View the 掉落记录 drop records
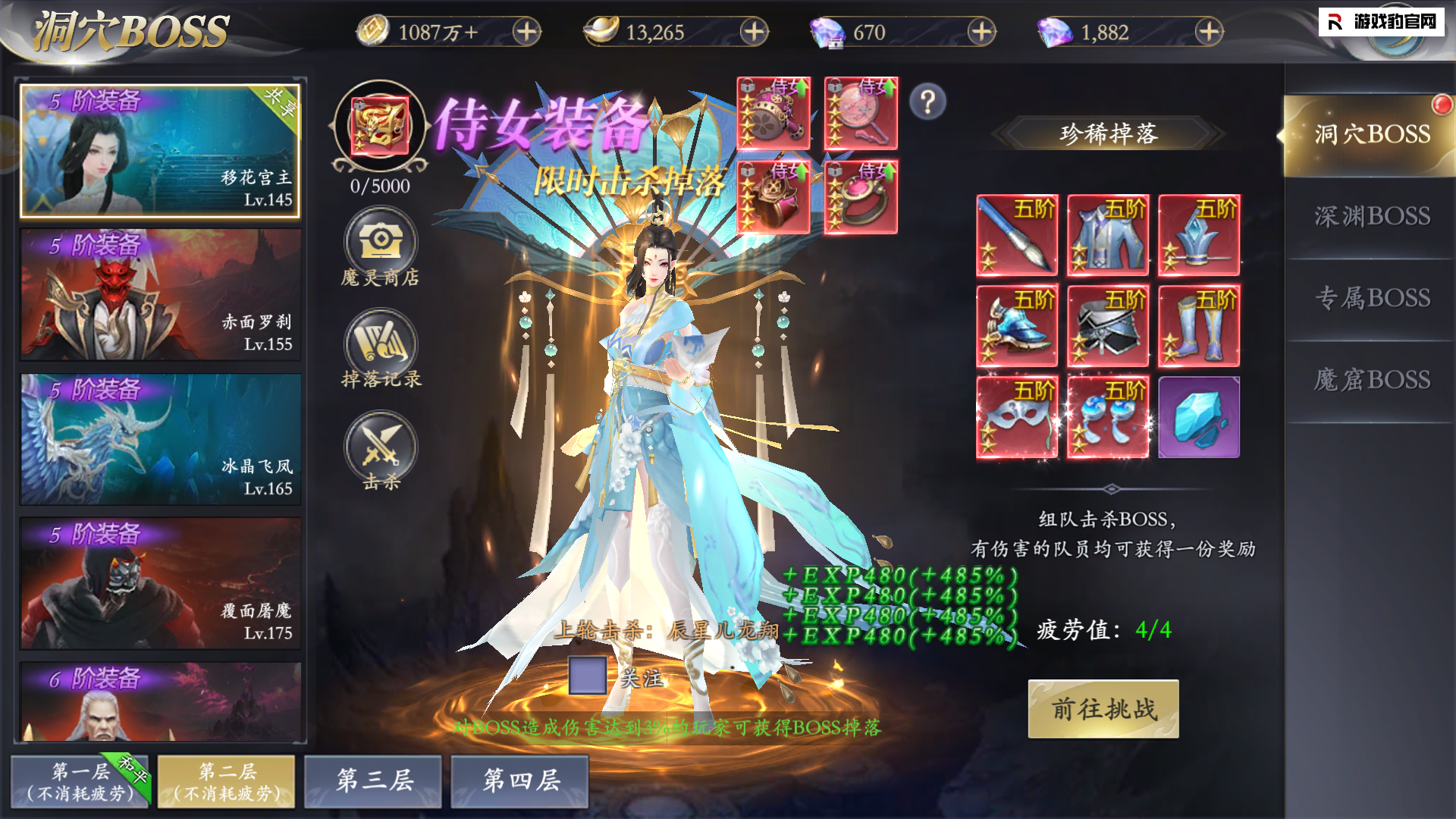Viewport: 1456px width, 819px height. 381,348
